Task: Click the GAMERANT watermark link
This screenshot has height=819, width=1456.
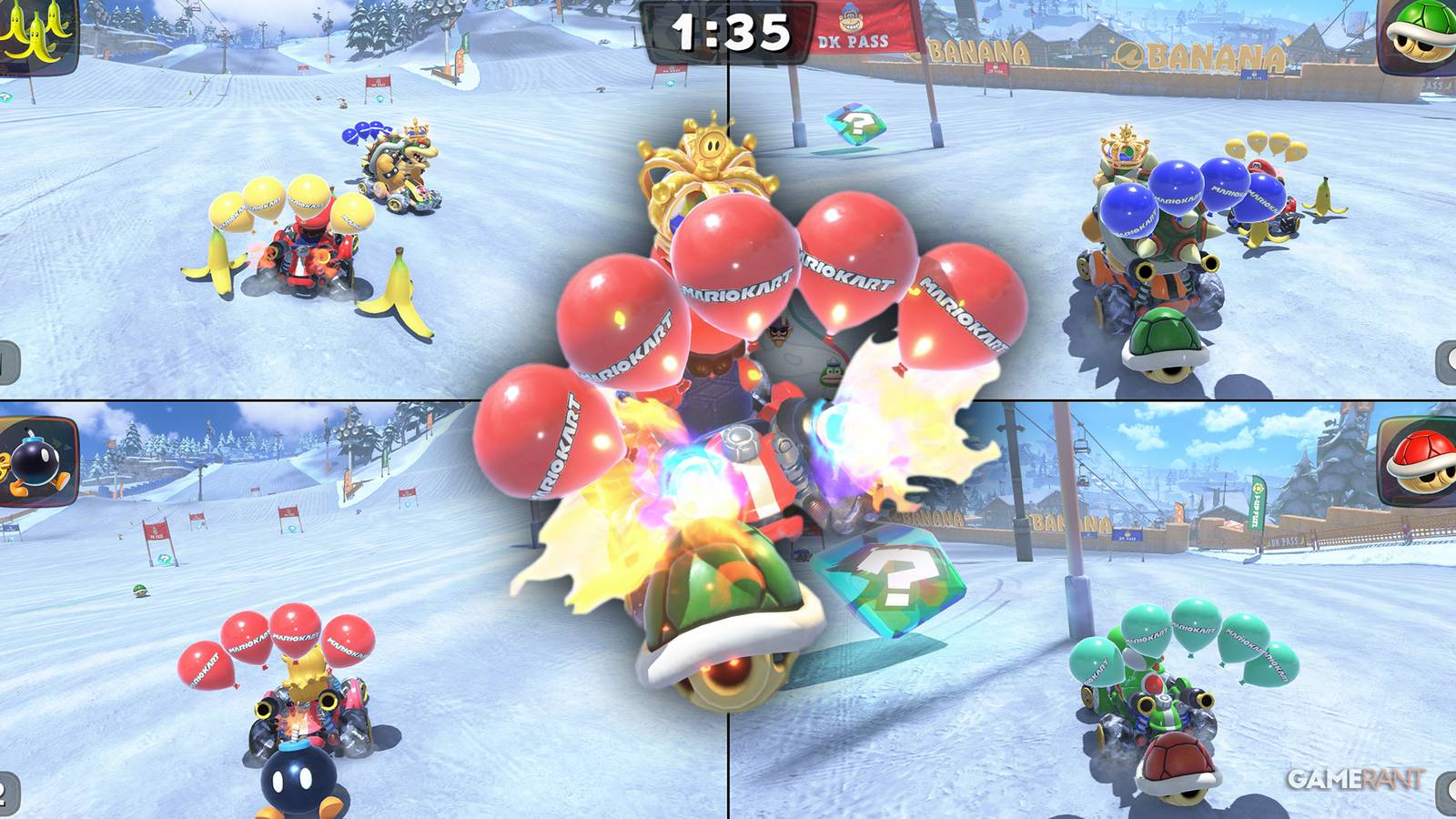Action: pyautogui.click(x=1356, y=778)
